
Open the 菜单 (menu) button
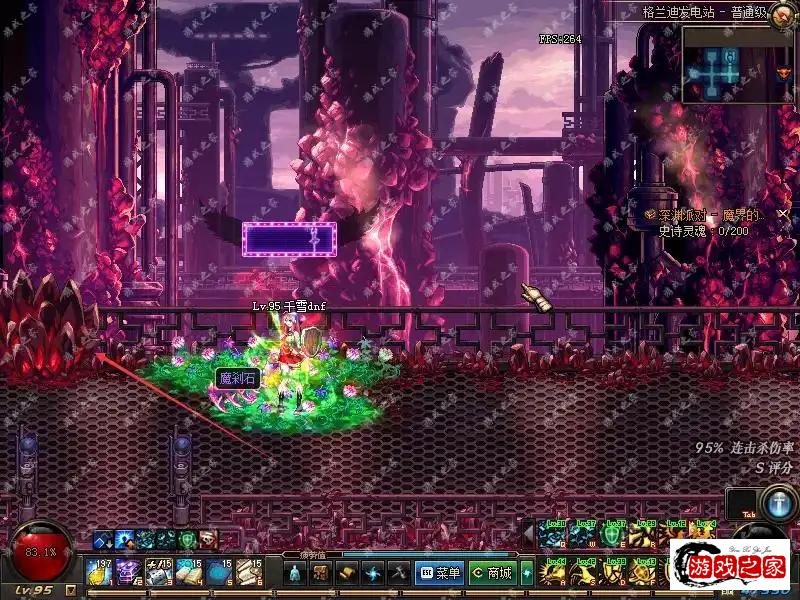[440, 573]
